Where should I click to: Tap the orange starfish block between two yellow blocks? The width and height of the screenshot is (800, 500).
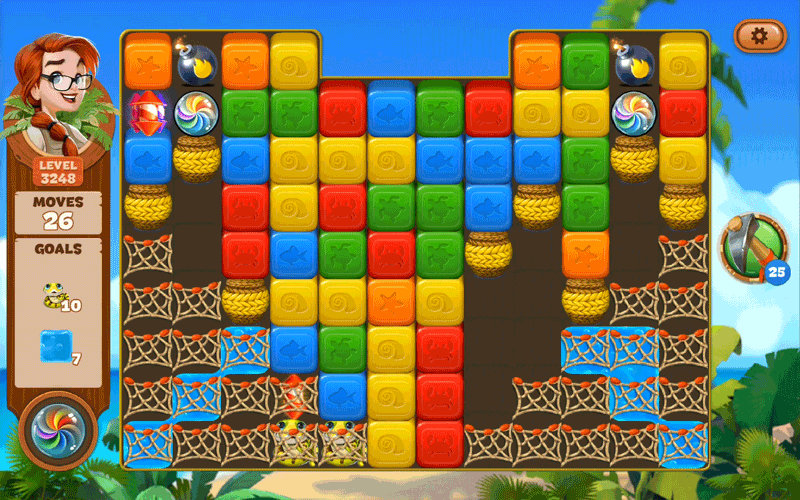coord(391,300)
